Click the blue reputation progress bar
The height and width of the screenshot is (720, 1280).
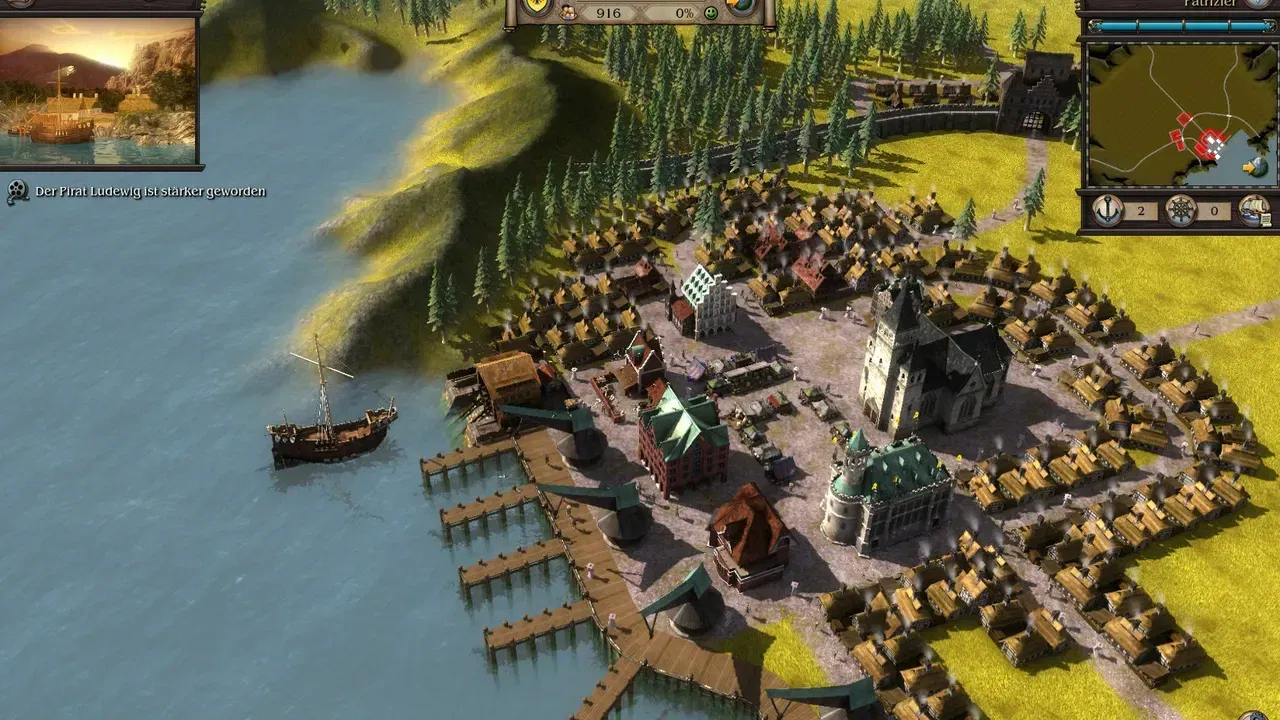point(1180,24)
